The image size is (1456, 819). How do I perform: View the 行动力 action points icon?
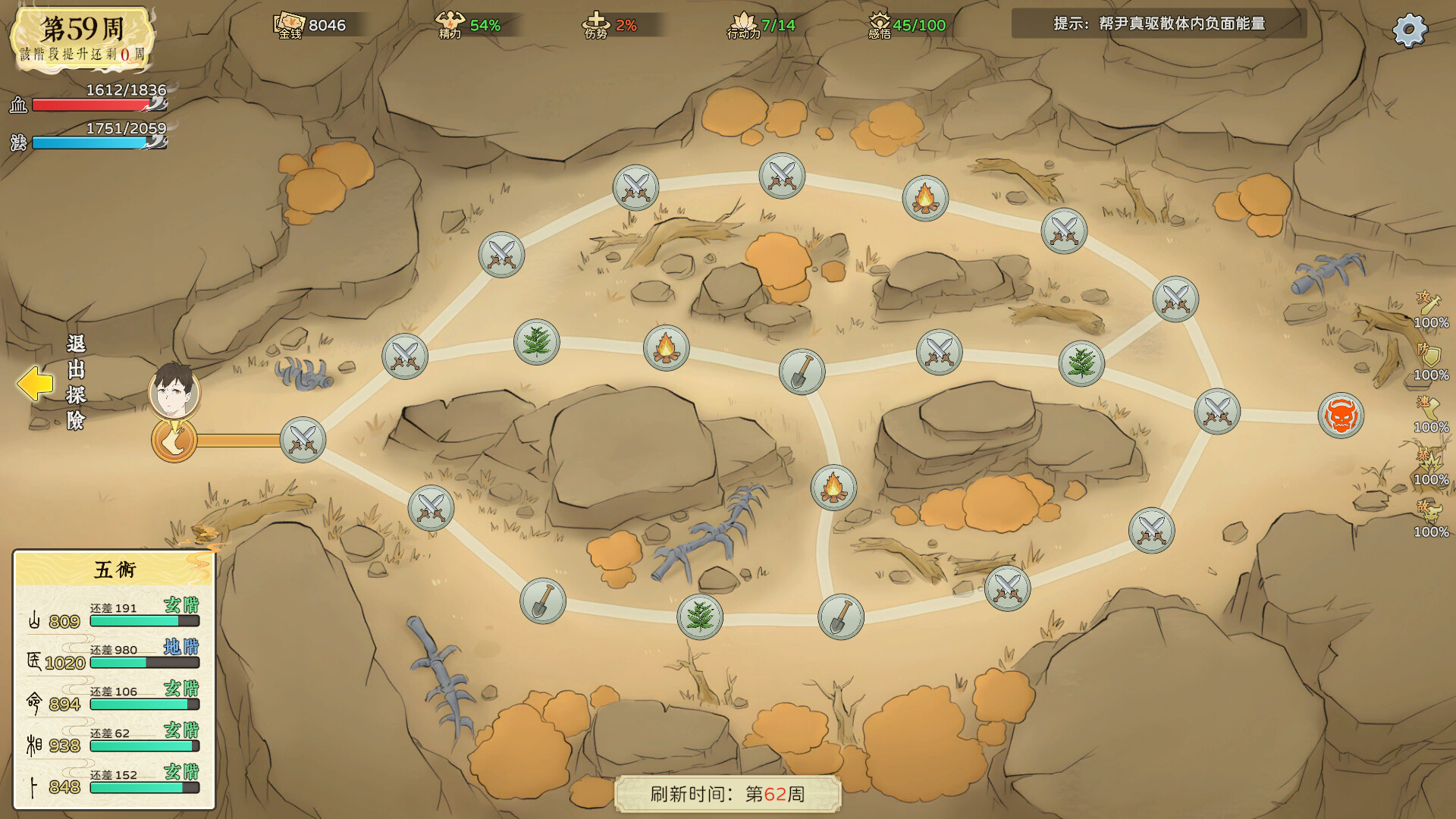(743, 24)
